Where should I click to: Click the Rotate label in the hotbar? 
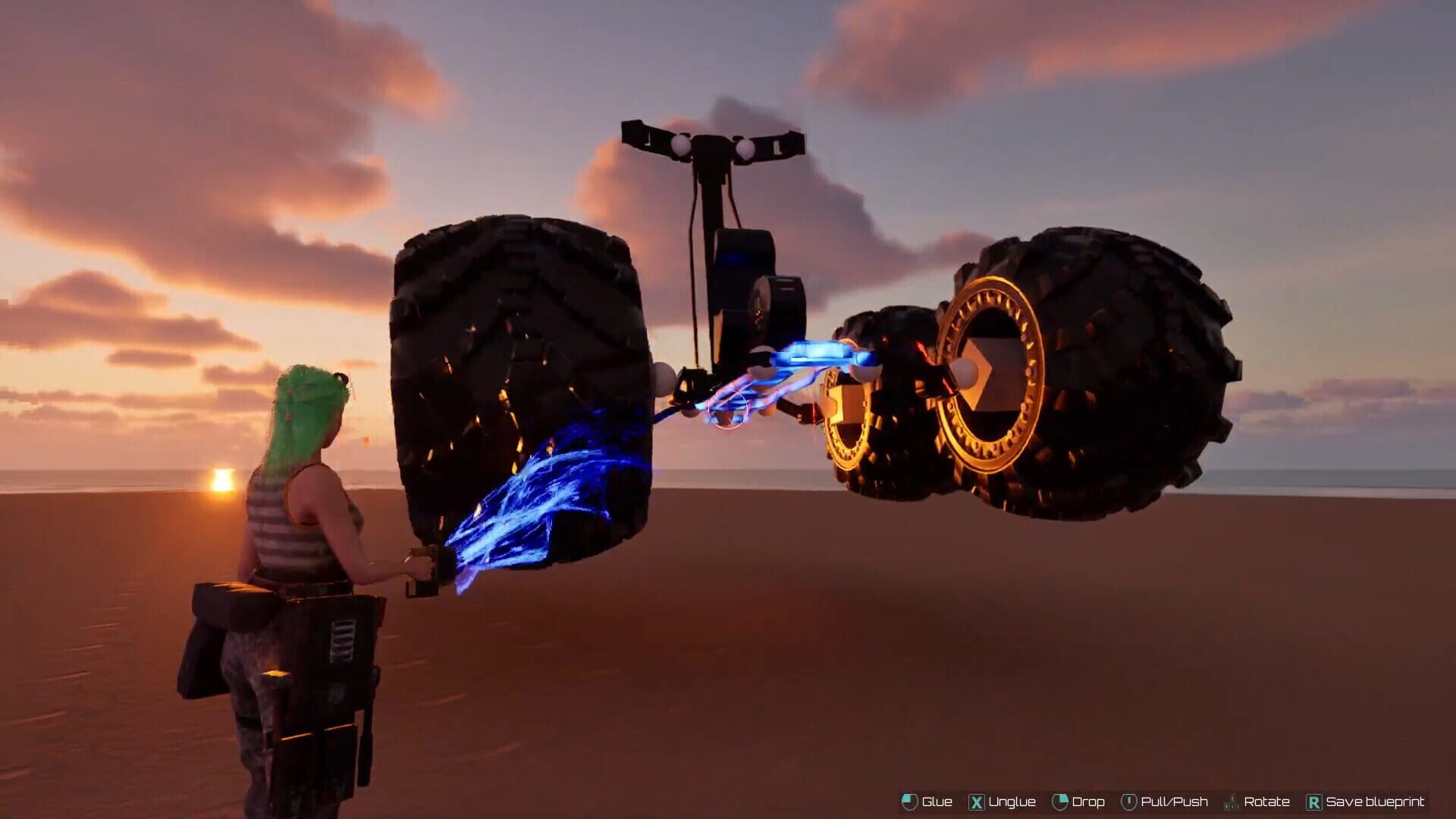pyautogui.click(x=1266, y=802)
